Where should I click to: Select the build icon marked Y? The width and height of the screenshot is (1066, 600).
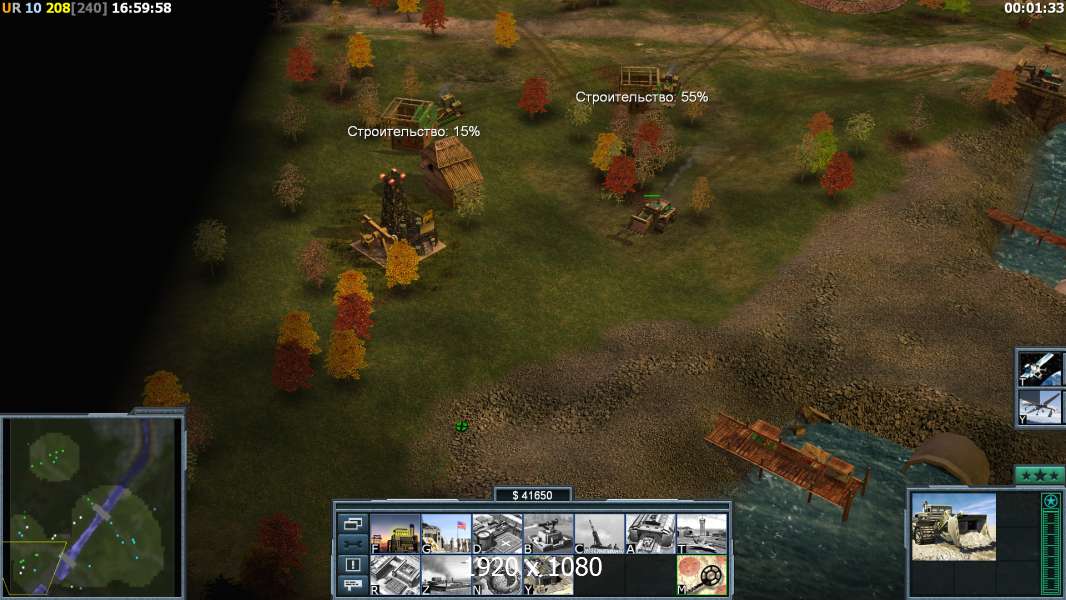548,575
